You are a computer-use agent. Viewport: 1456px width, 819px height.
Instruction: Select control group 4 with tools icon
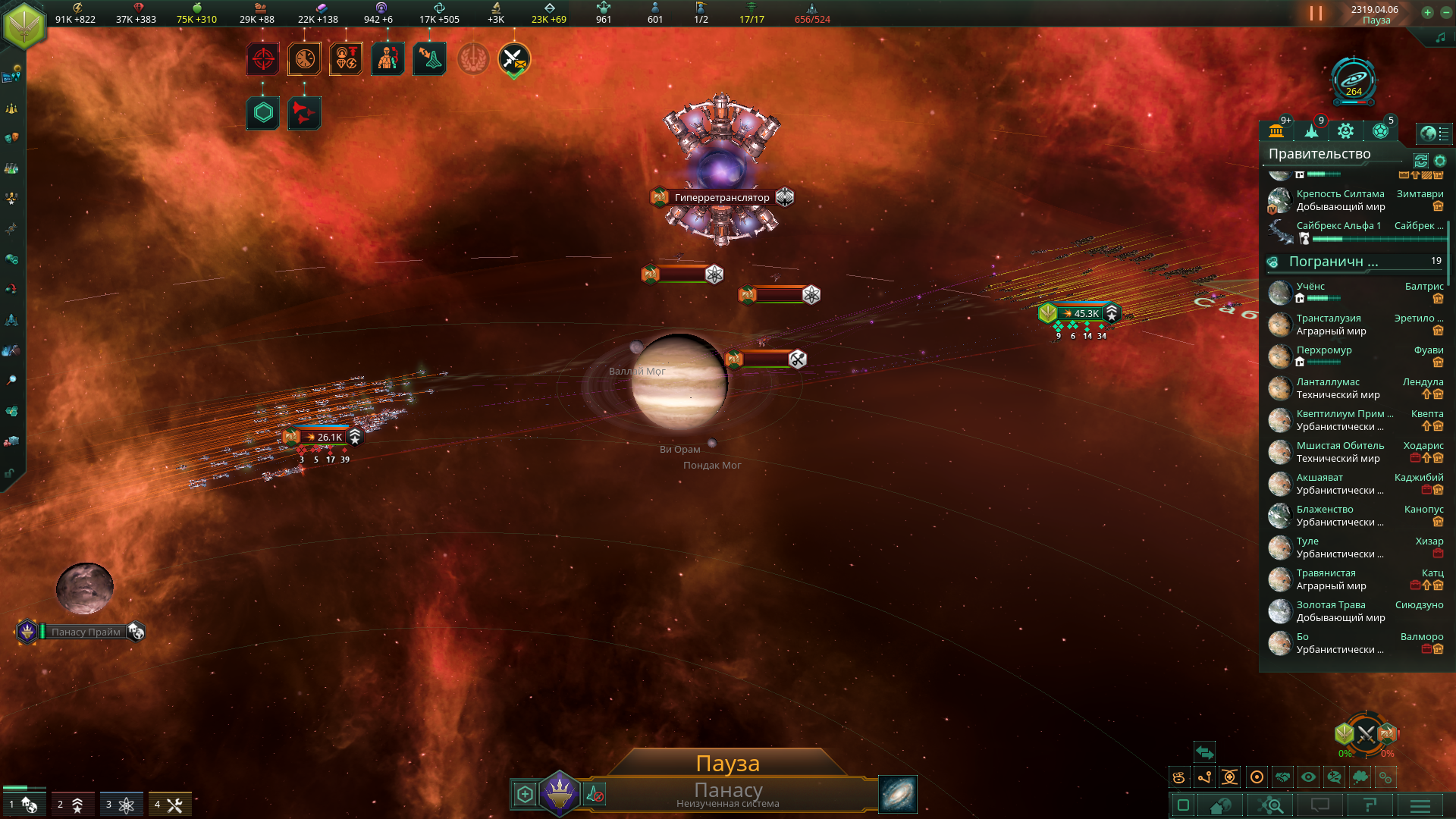pos(170,804)
